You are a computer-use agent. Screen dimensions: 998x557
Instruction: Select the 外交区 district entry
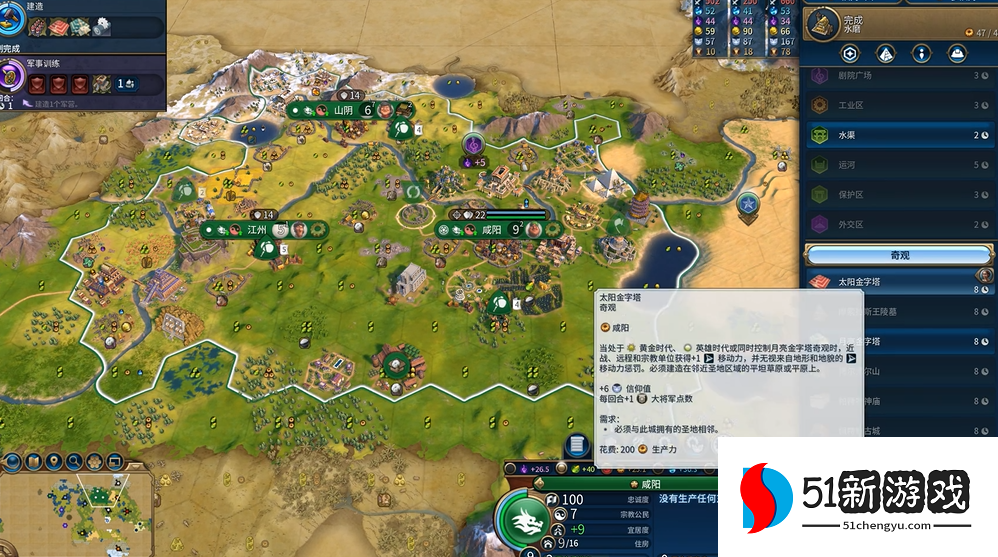pyautogui.click(x=900, y=223)
